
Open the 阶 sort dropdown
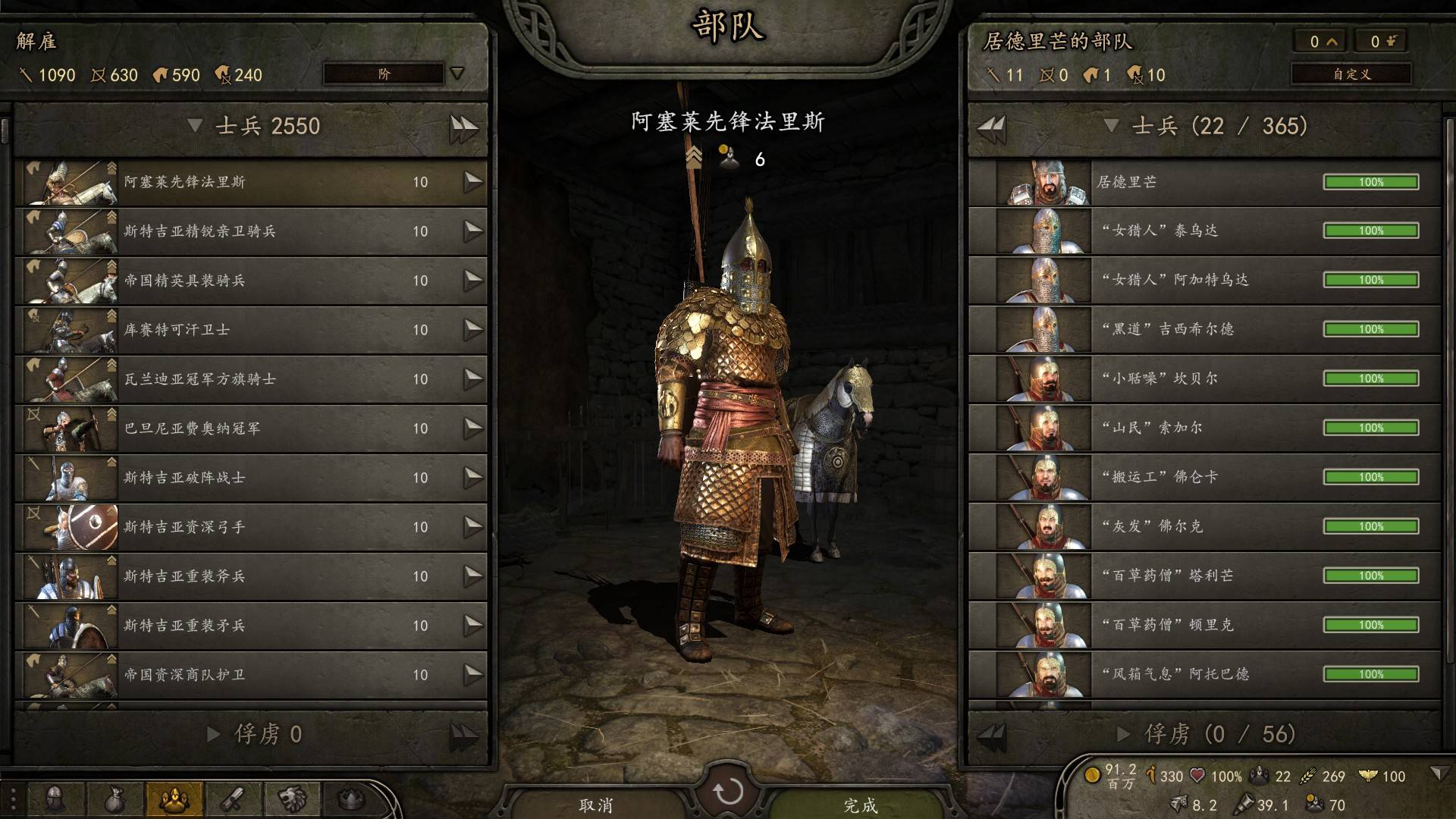394,74
